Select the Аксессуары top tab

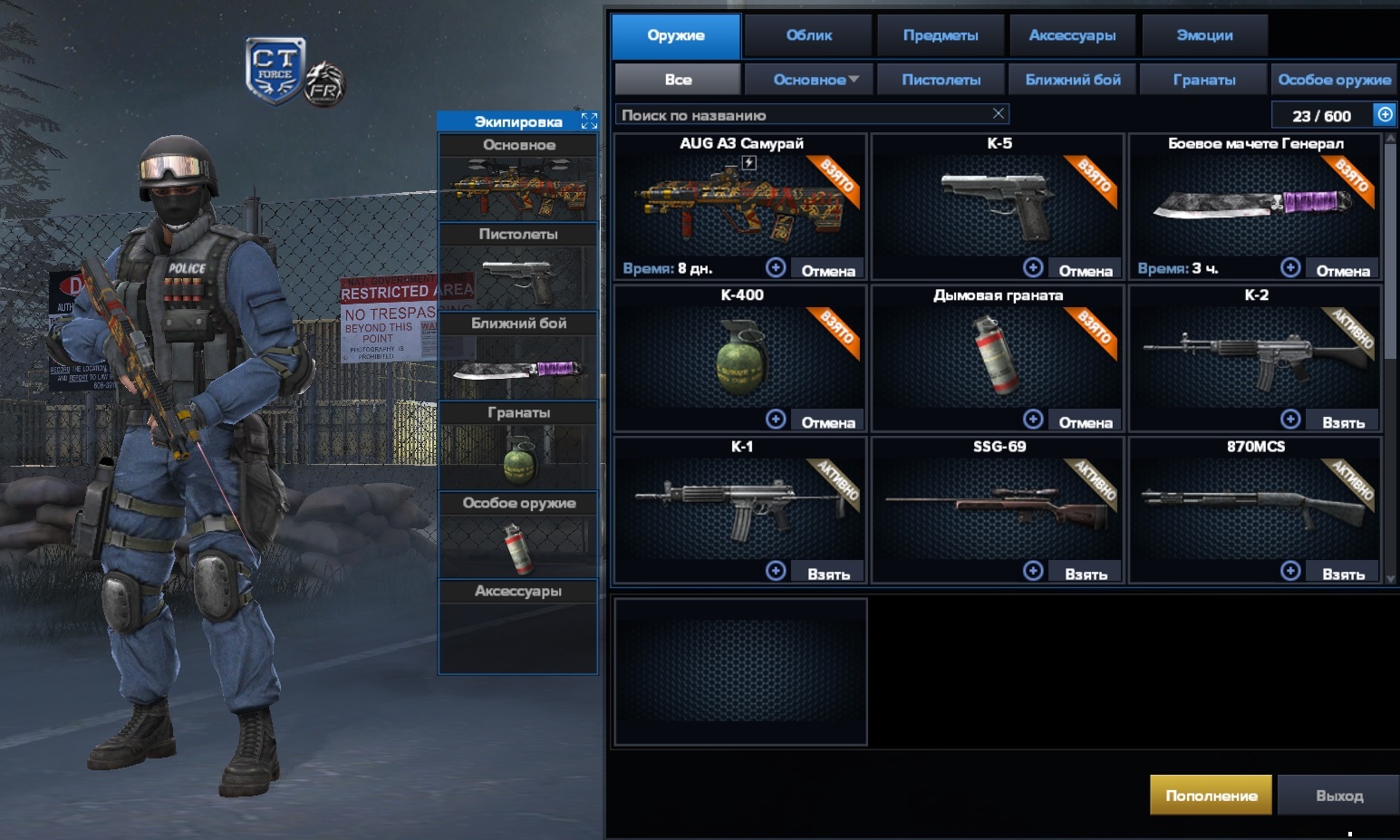(1072, 35)
